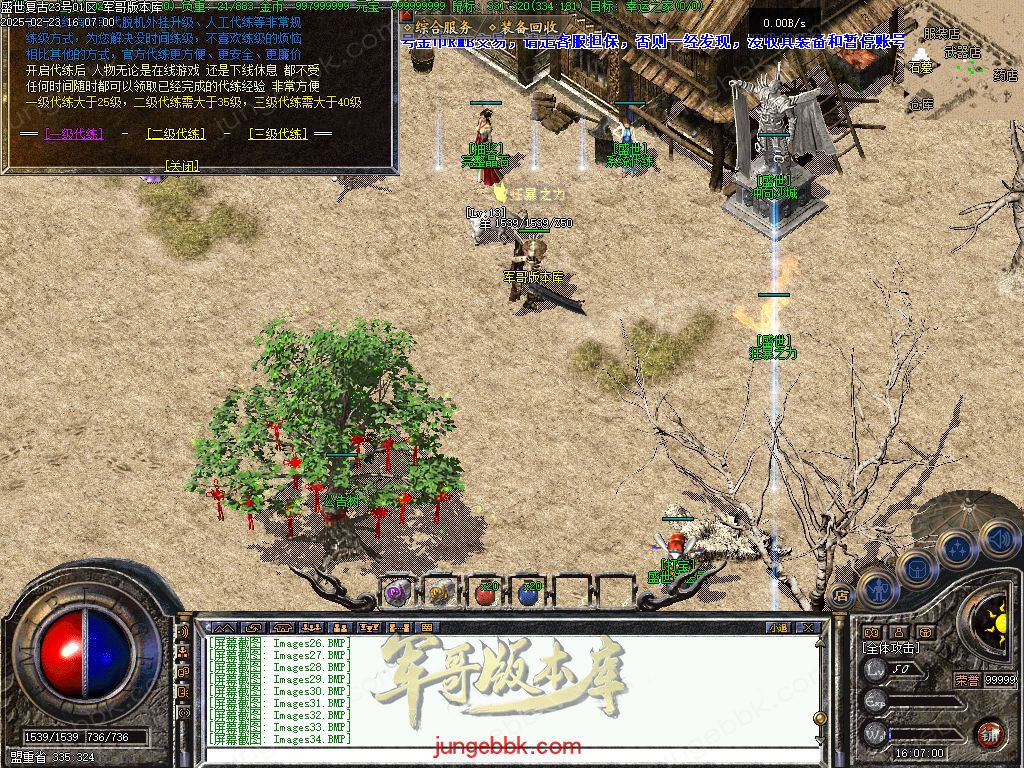This screenshot has height=768, width=1024.
Task: Select the 二级代练 training option
Action: coord(176,133)
